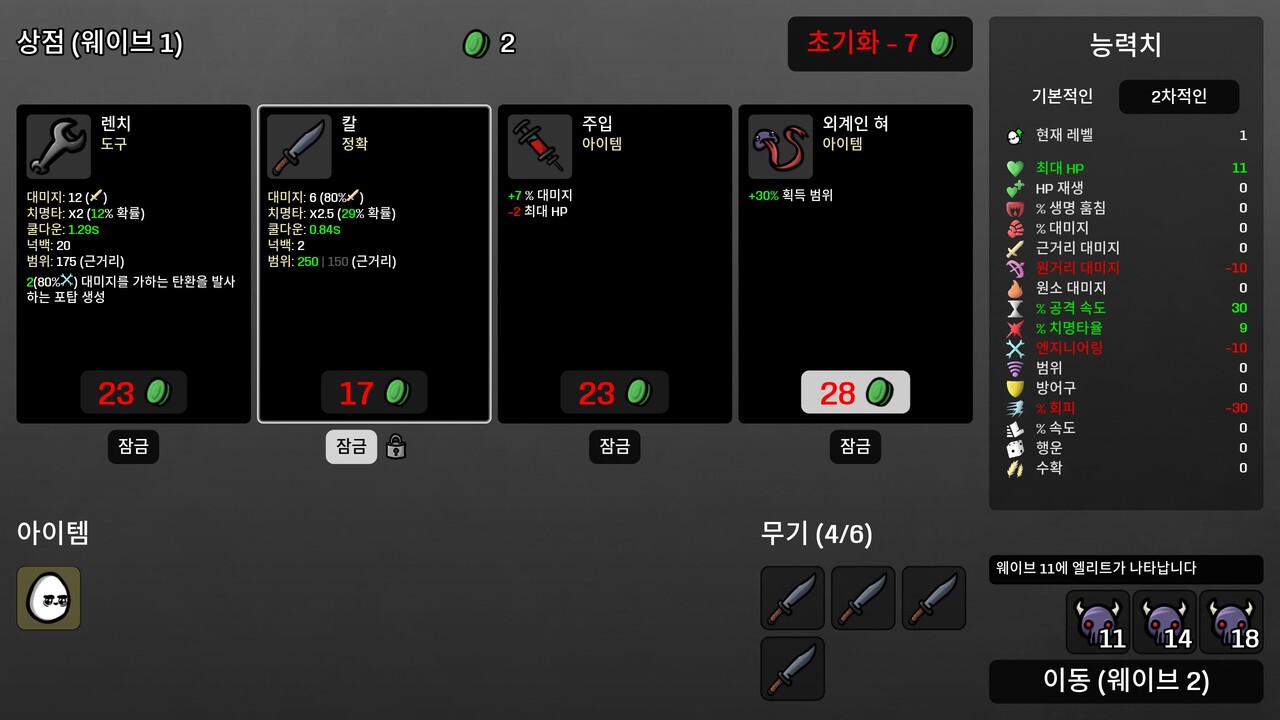Viewport: 1280px width, 720px height.
Task: Inspect the wave 11 elite skull icon
Action: click(1097, 622)
